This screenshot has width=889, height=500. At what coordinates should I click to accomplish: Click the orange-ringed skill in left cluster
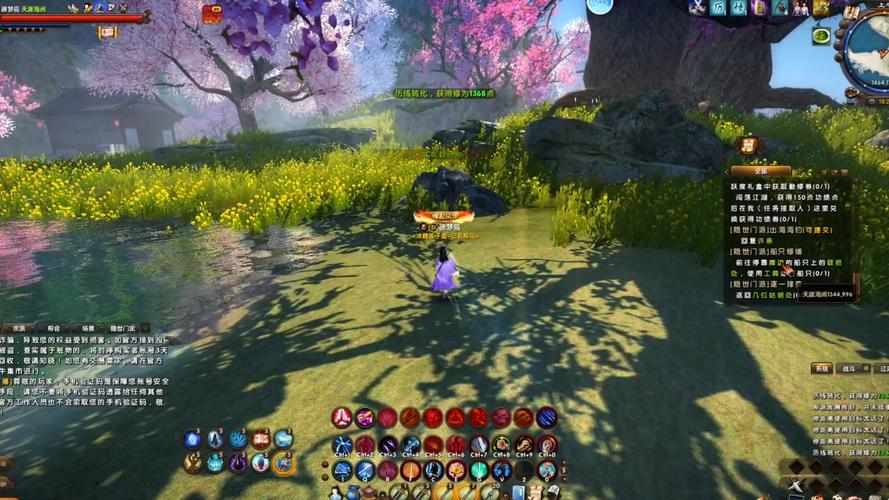click(x=283, y=462)
